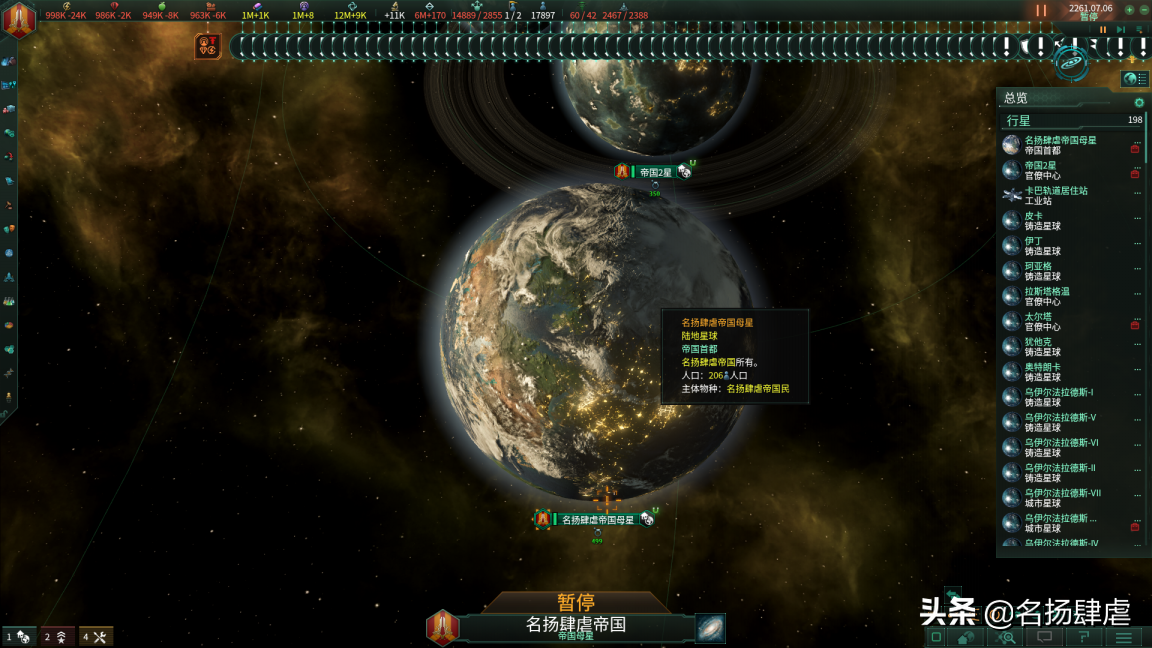This screenshot has height=648, width=1152.
Task: Choose planet 皮卡 from the outliner
Action: (1034, 220)
